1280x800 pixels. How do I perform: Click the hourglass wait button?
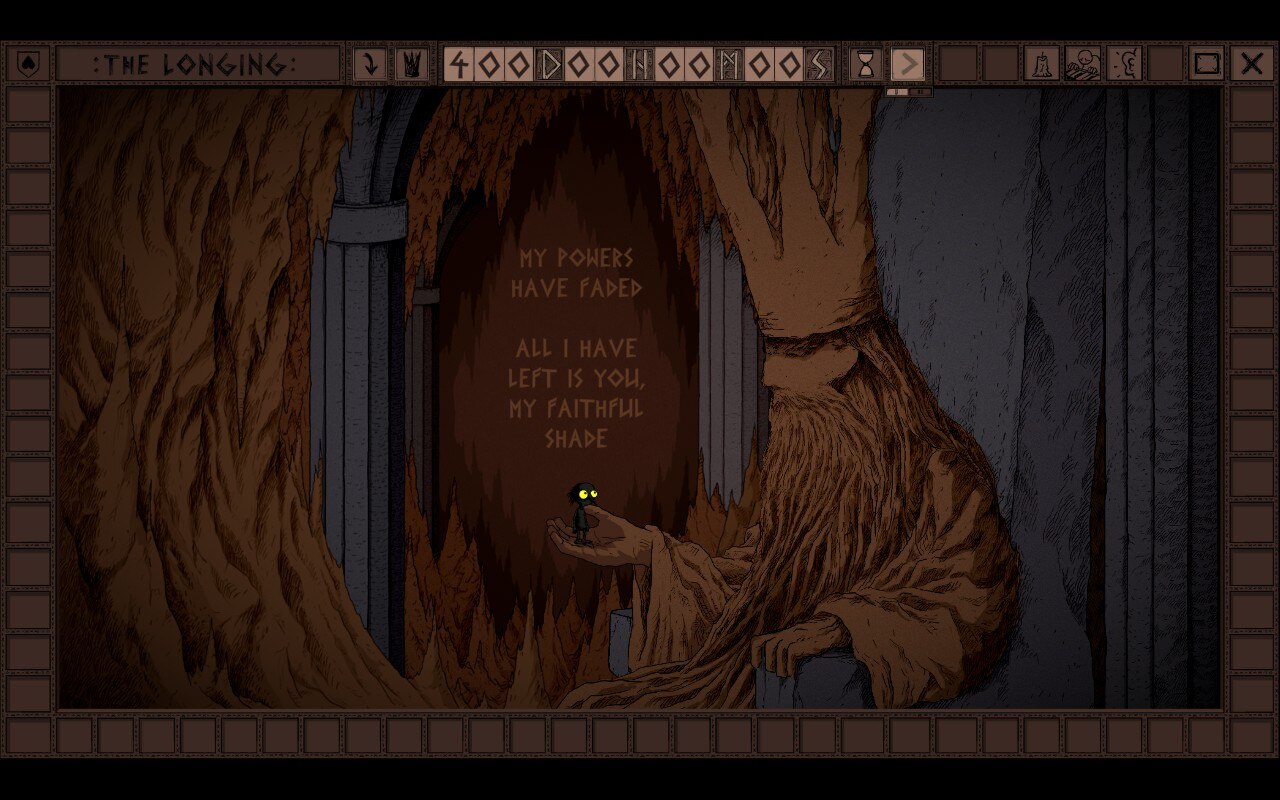click(866, 65)
